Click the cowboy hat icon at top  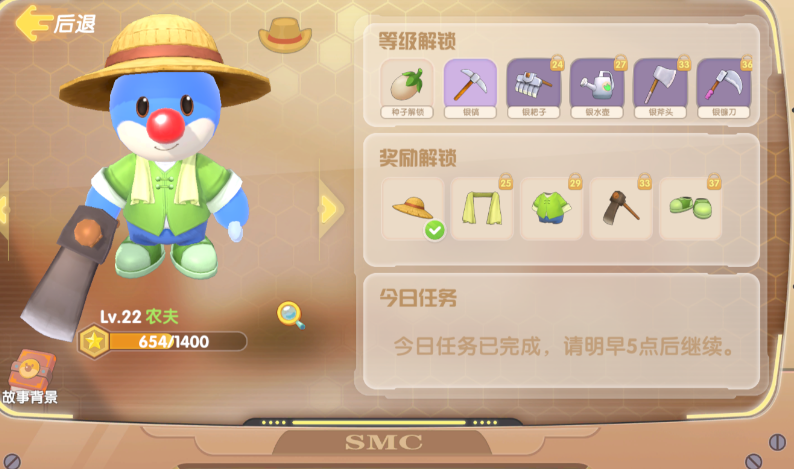coord(285,34)
